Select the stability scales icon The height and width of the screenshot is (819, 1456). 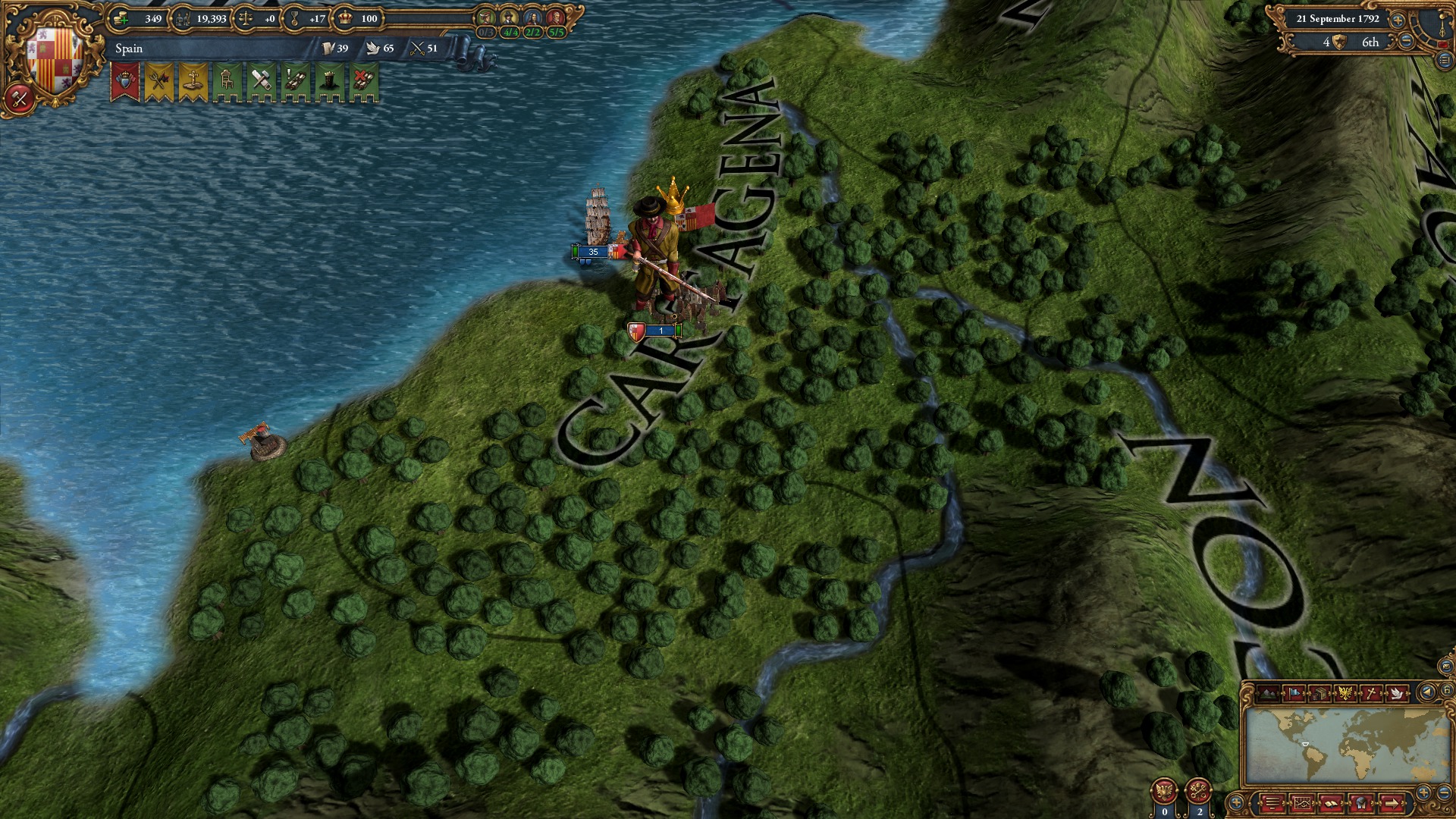[x=246, y=18]
